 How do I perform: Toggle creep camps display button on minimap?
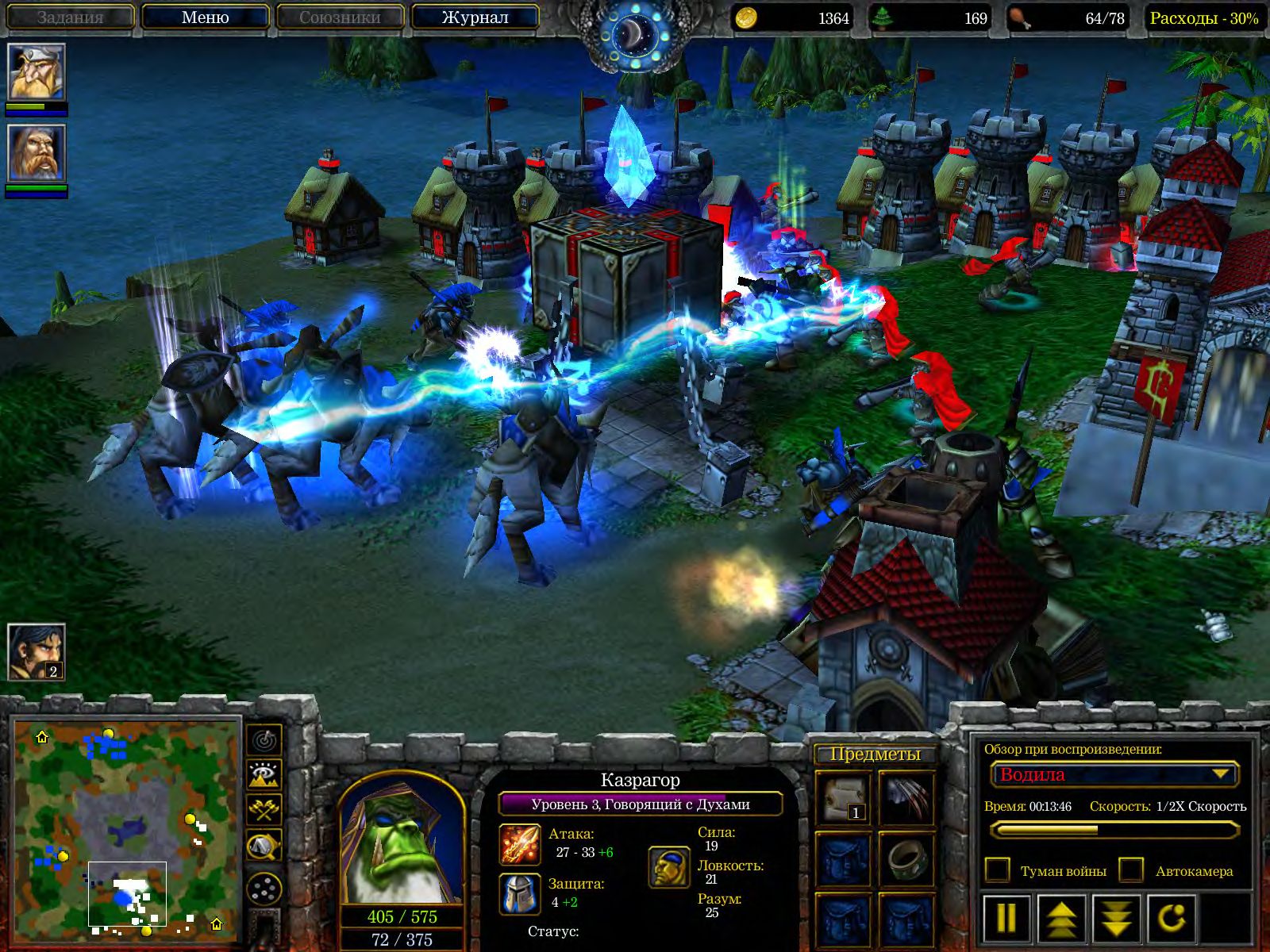coord(264,846)
